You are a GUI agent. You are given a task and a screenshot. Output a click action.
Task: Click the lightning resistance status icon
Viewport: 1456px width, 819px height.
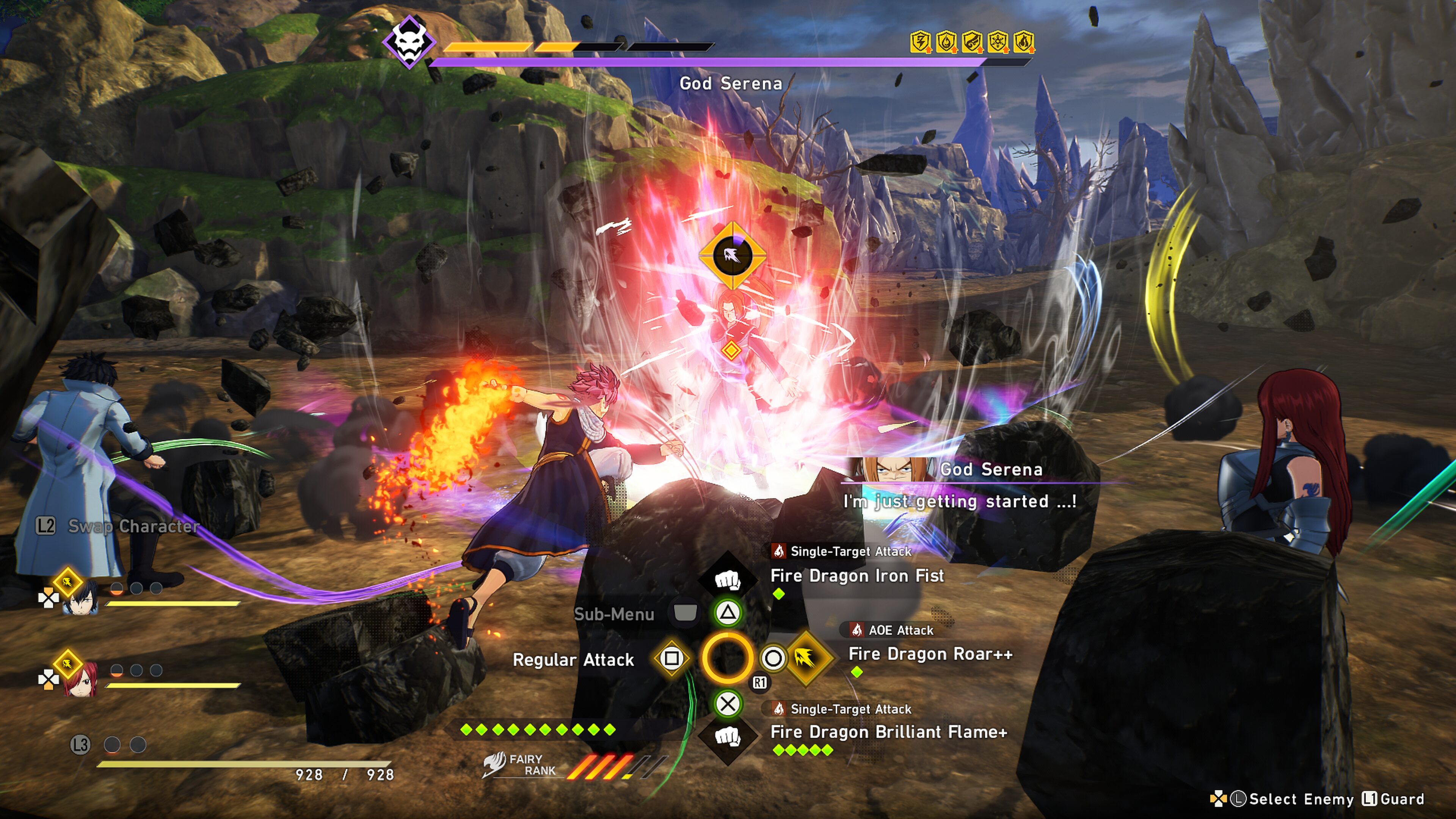pos(920,42)
